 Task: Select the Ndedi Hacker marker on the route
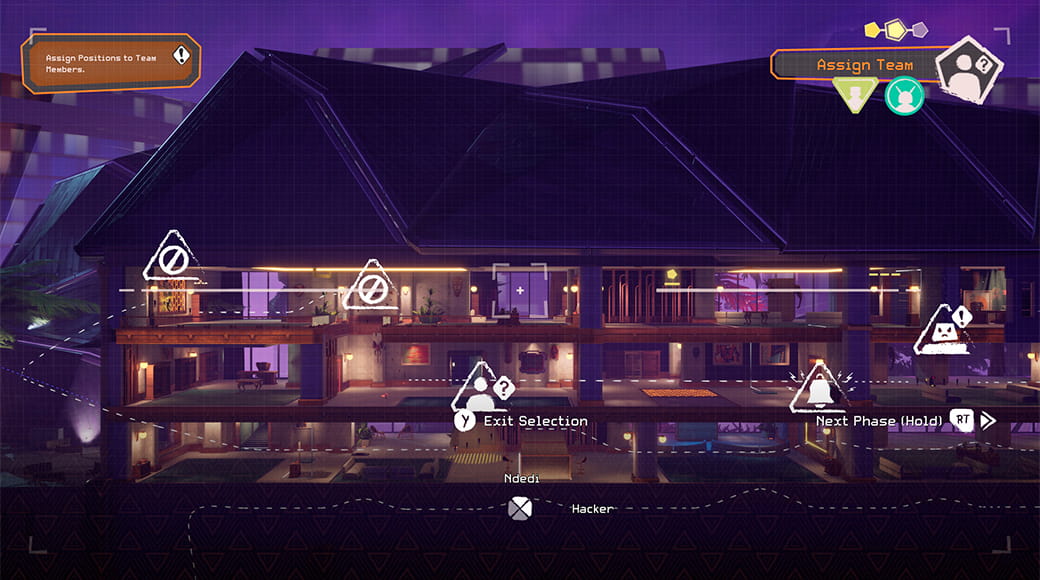(x=520, y=508)
